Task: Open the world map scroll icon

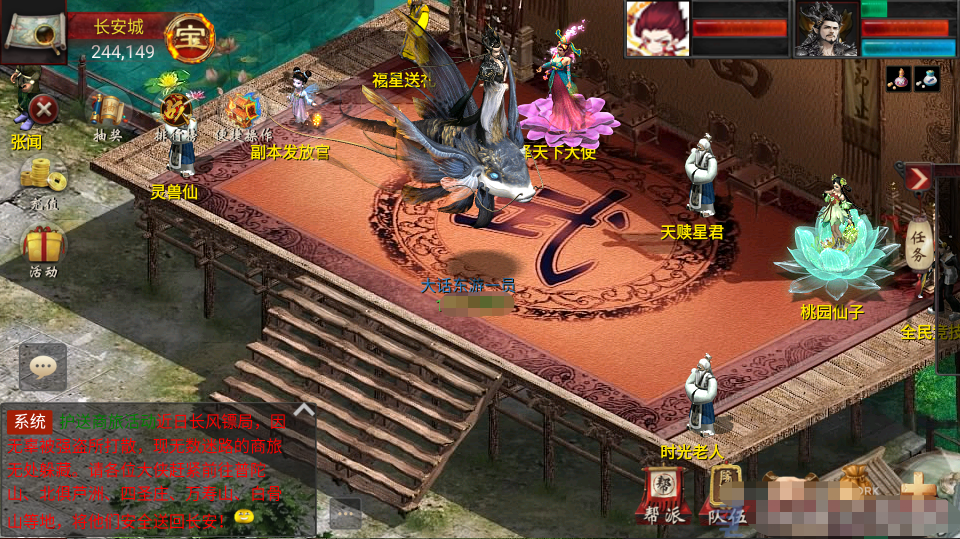Action: [x=33, y=32]
